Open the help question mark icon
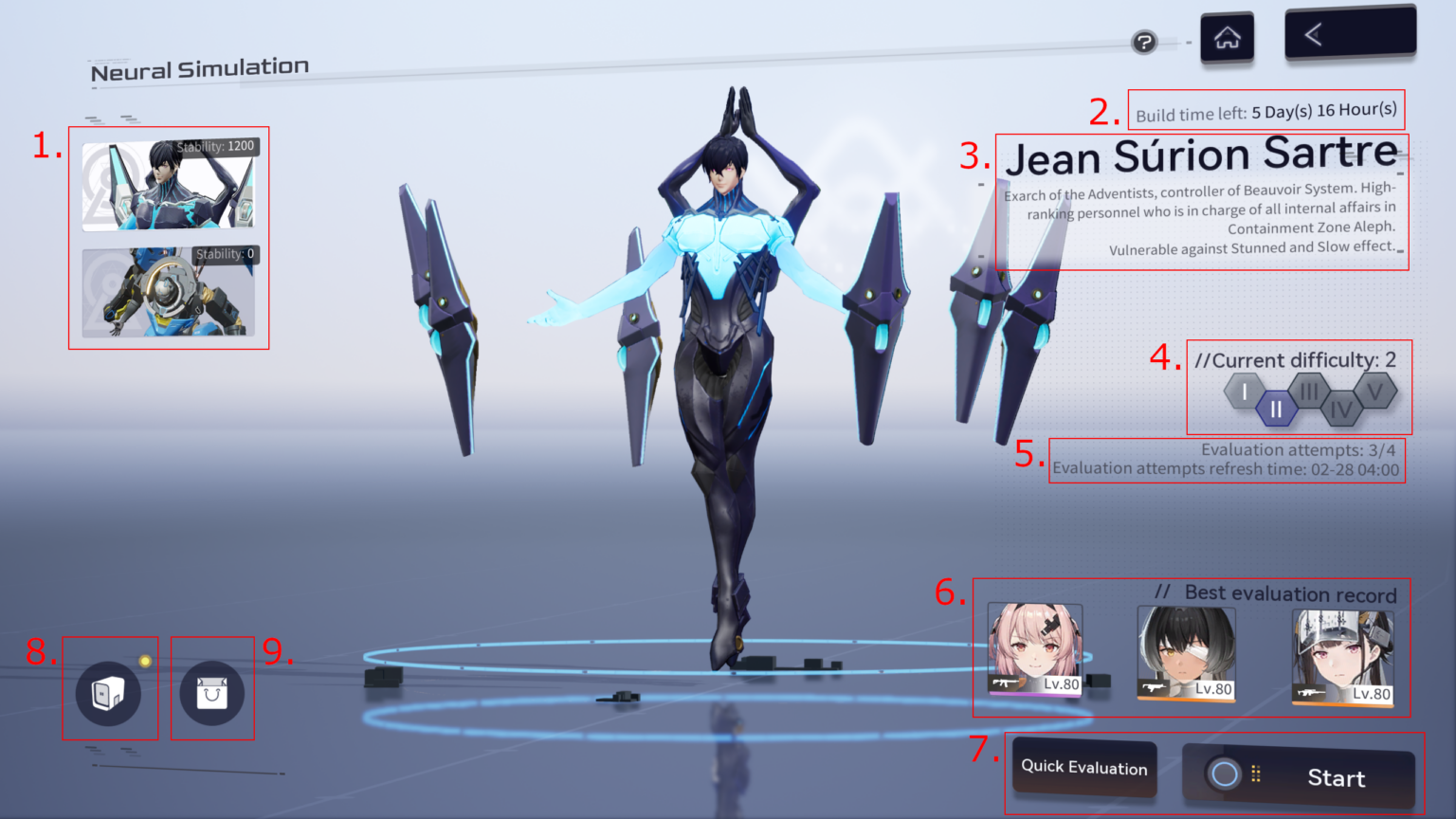Screen dimensions: 1456x819 click(1143, 43)
